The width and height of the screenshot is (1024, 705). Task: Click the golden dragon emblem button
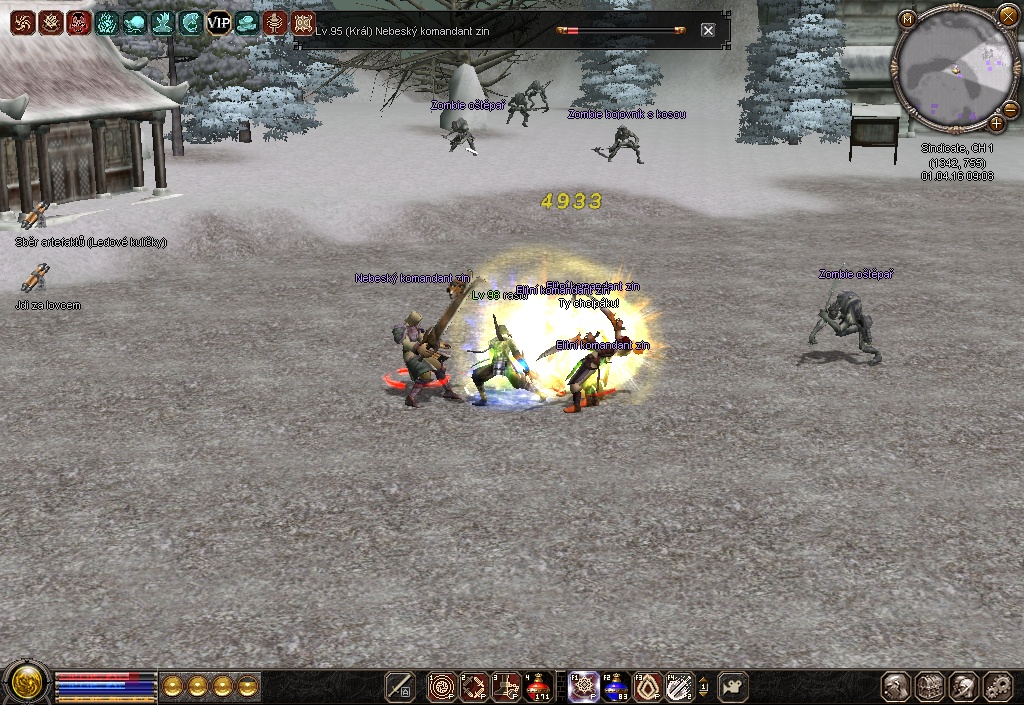click(26, 684)
